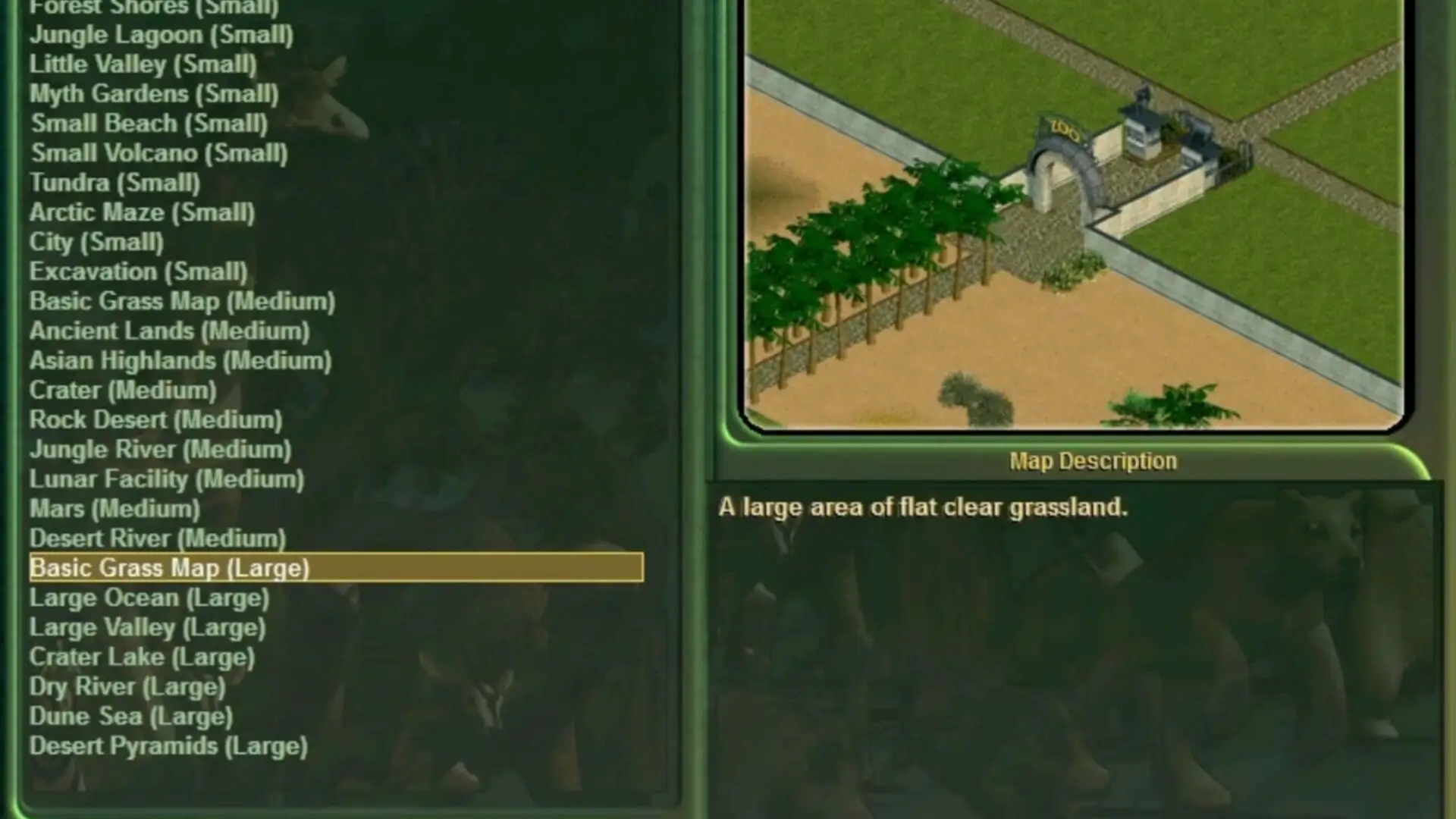Select Crater (Medium) from the map list

pyautogui.click(x=123, y=390)
